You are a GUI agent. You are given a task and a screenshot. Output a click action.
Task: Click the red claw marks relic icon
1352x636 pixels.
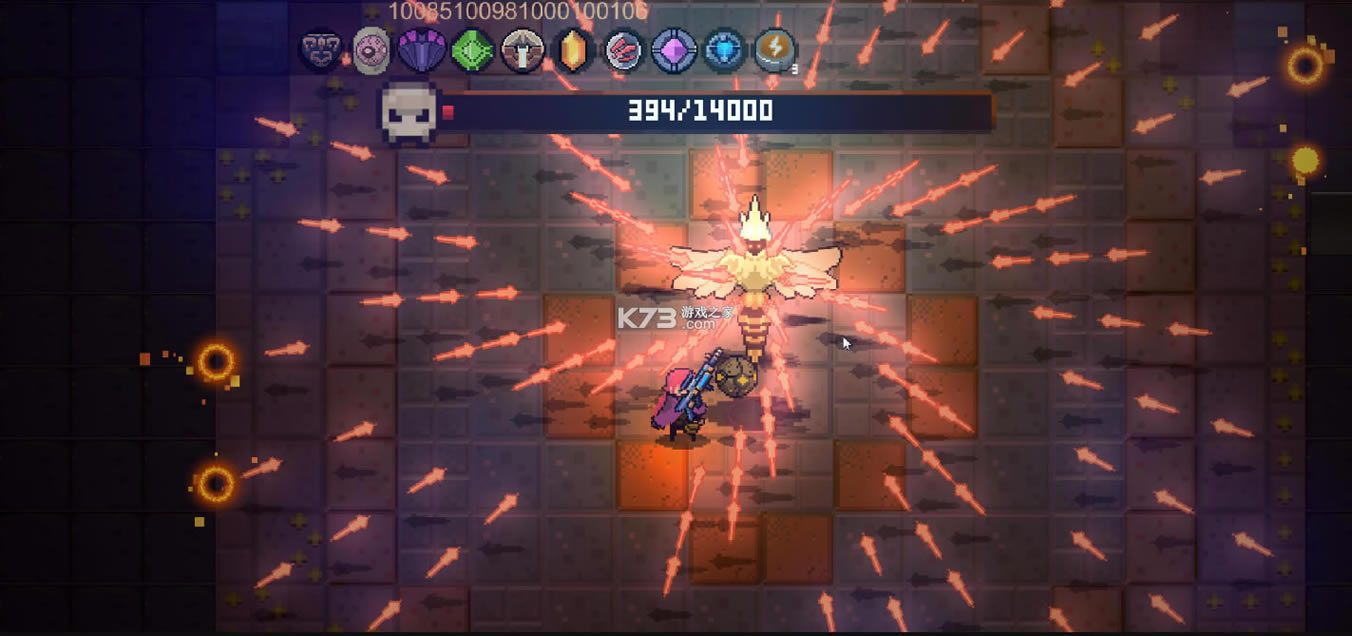tap(623, 50)
